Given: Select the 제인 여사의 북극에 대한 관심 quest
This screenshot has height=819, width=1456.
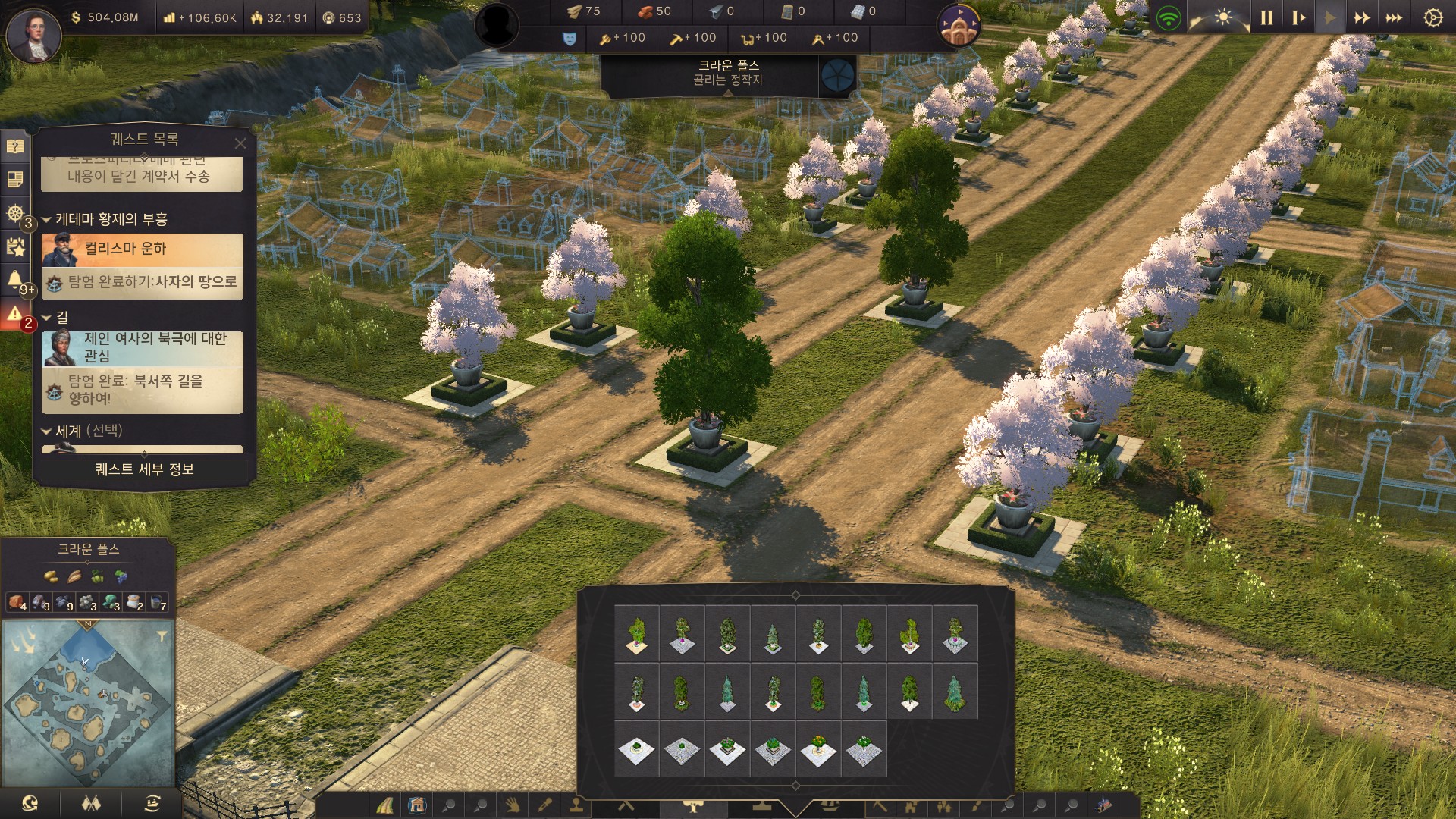Looking at the screenshot, I should 143,348.
